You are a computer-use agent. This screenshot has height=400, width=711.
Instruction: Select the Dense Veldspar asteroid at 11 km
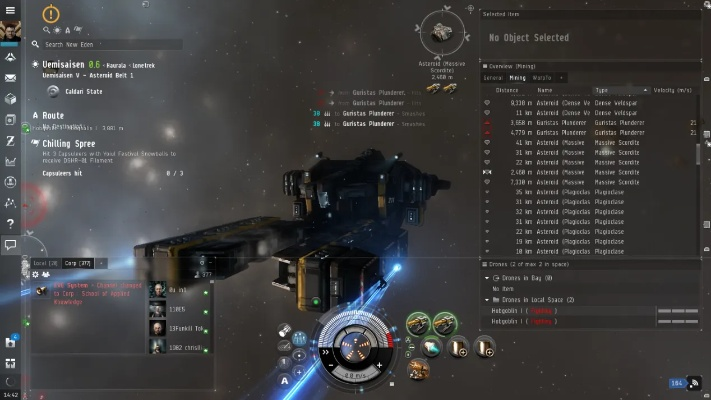[x=560, y=111]
